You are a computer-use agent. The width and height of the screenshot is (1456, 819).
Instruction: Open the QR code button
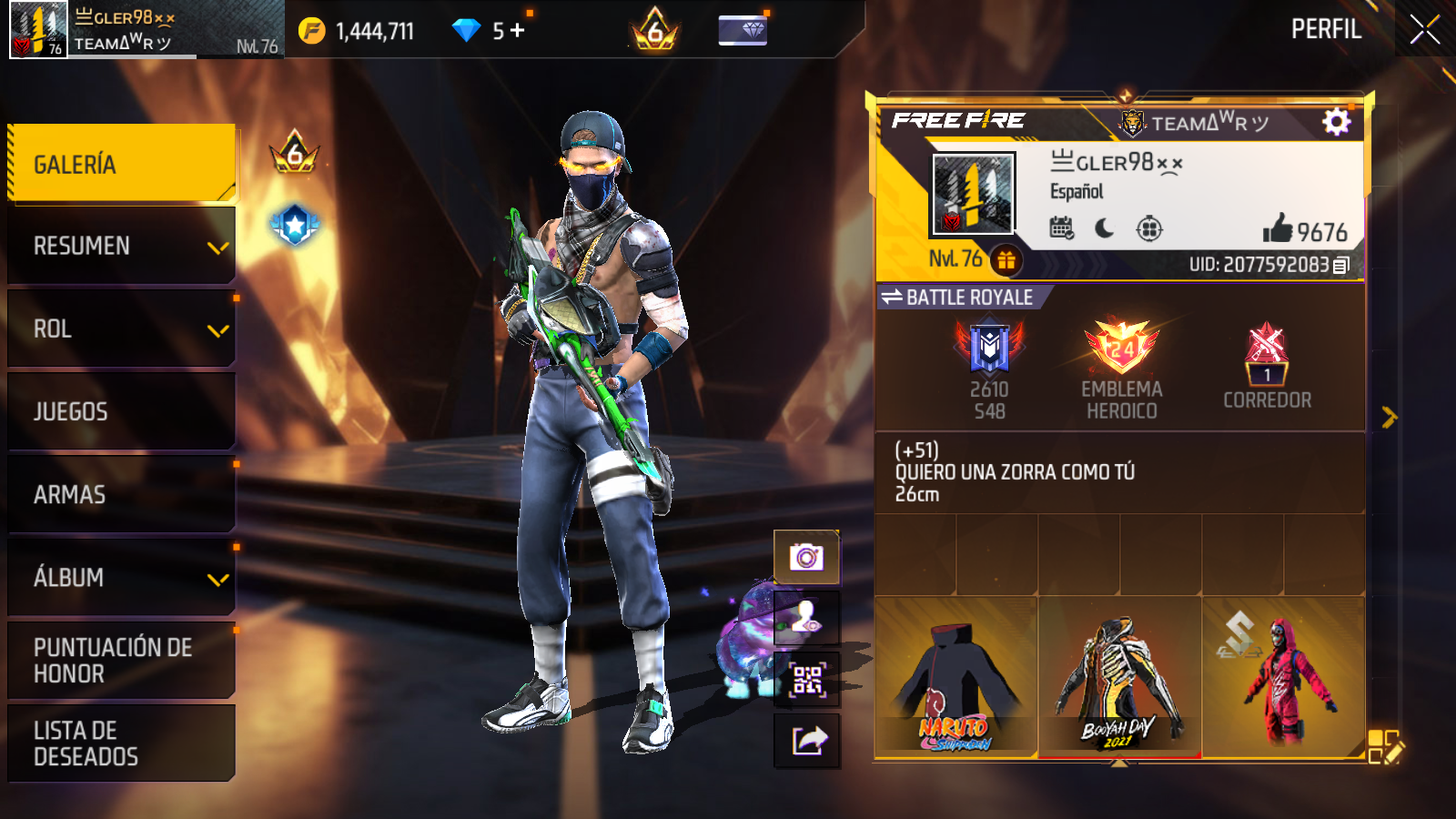click(x=806, y=680)
